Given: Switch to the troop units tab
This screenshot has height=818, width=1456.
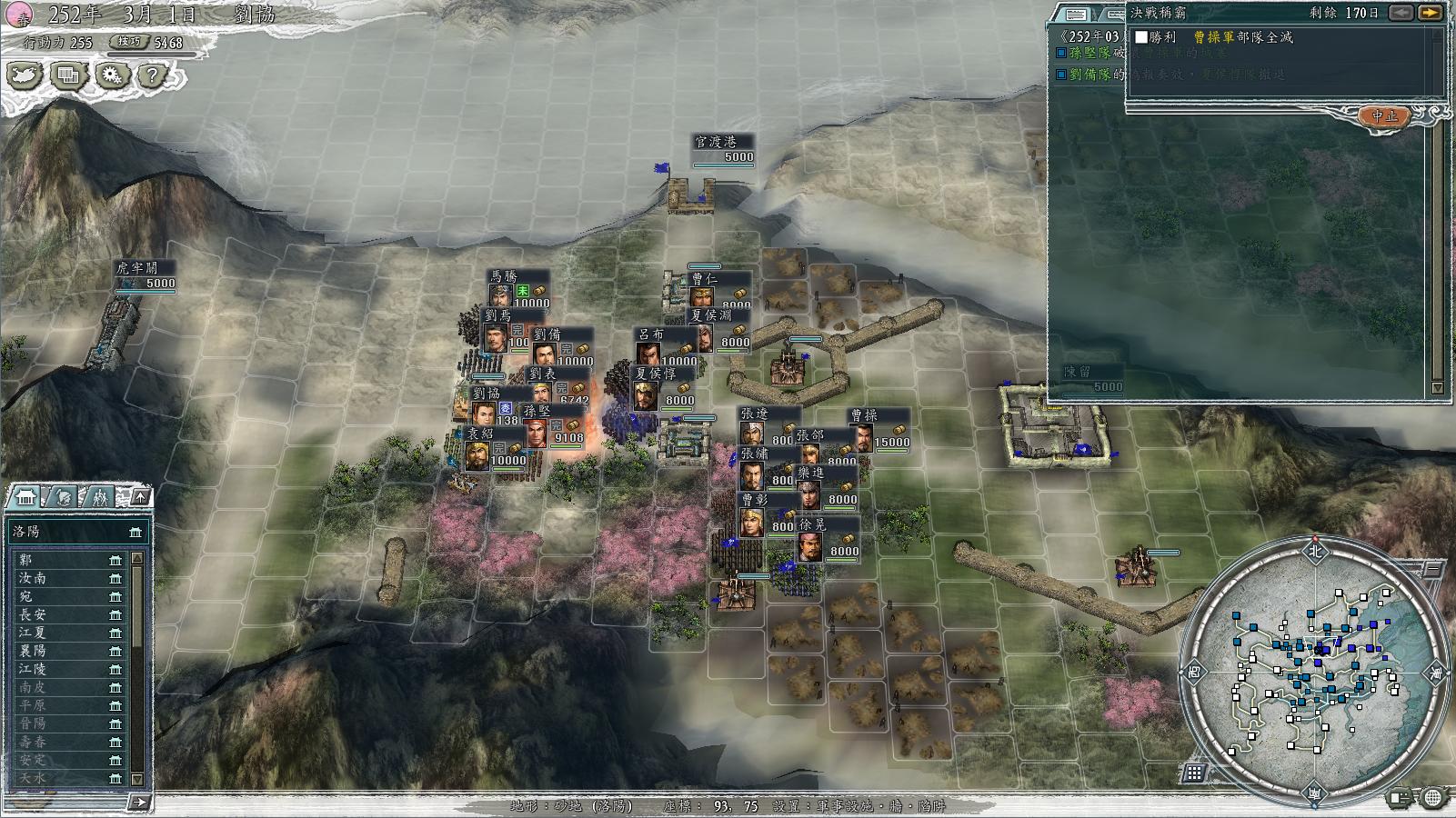Looking at the screenshot, I should tap(100, 497).
